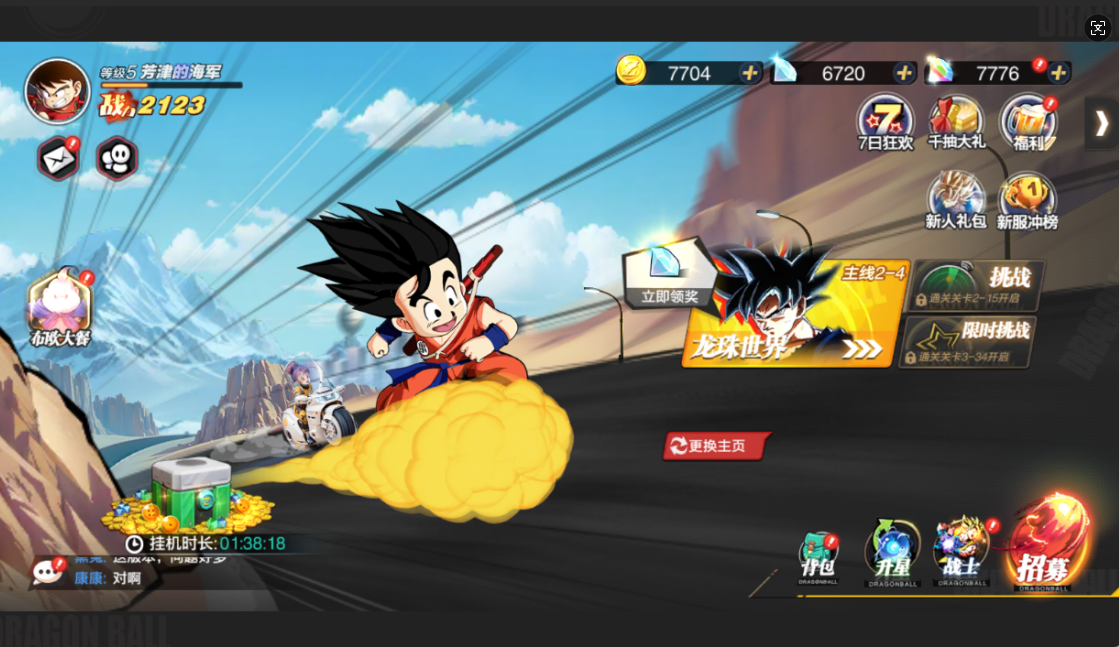1119x647 pixels.
Task: Add more gold coins with plus button
Action: tap(749, 73)
